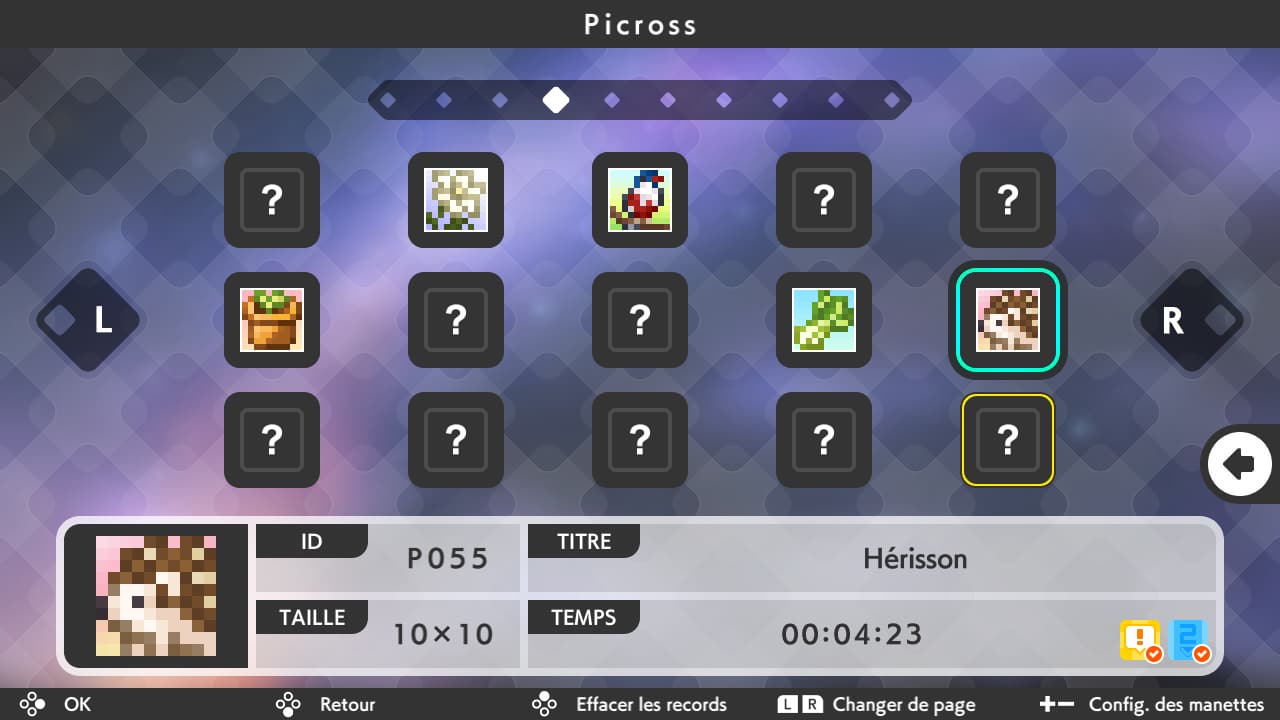Select the mystery puzzle below the flower pot
The height and width of the screenshot is (720, 1280).
[271, 440]
